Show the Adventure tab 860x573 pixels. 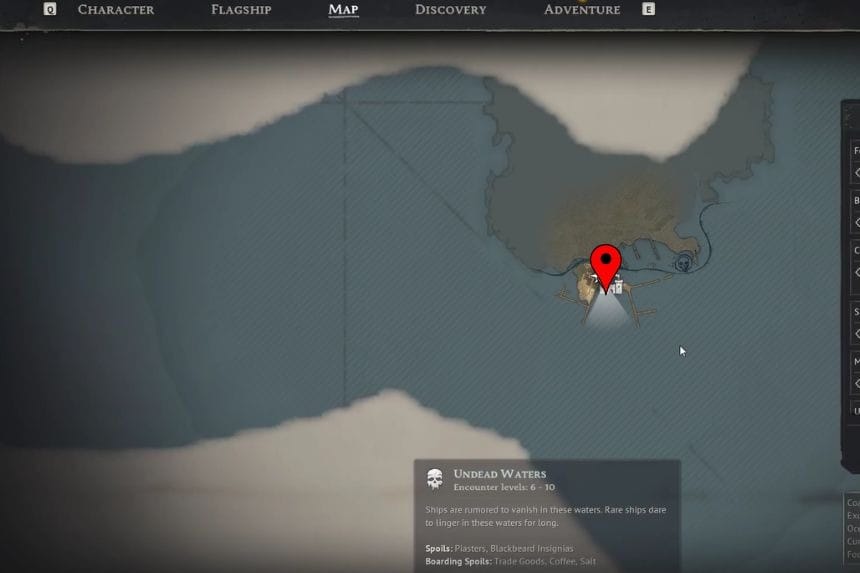(582, 10)
